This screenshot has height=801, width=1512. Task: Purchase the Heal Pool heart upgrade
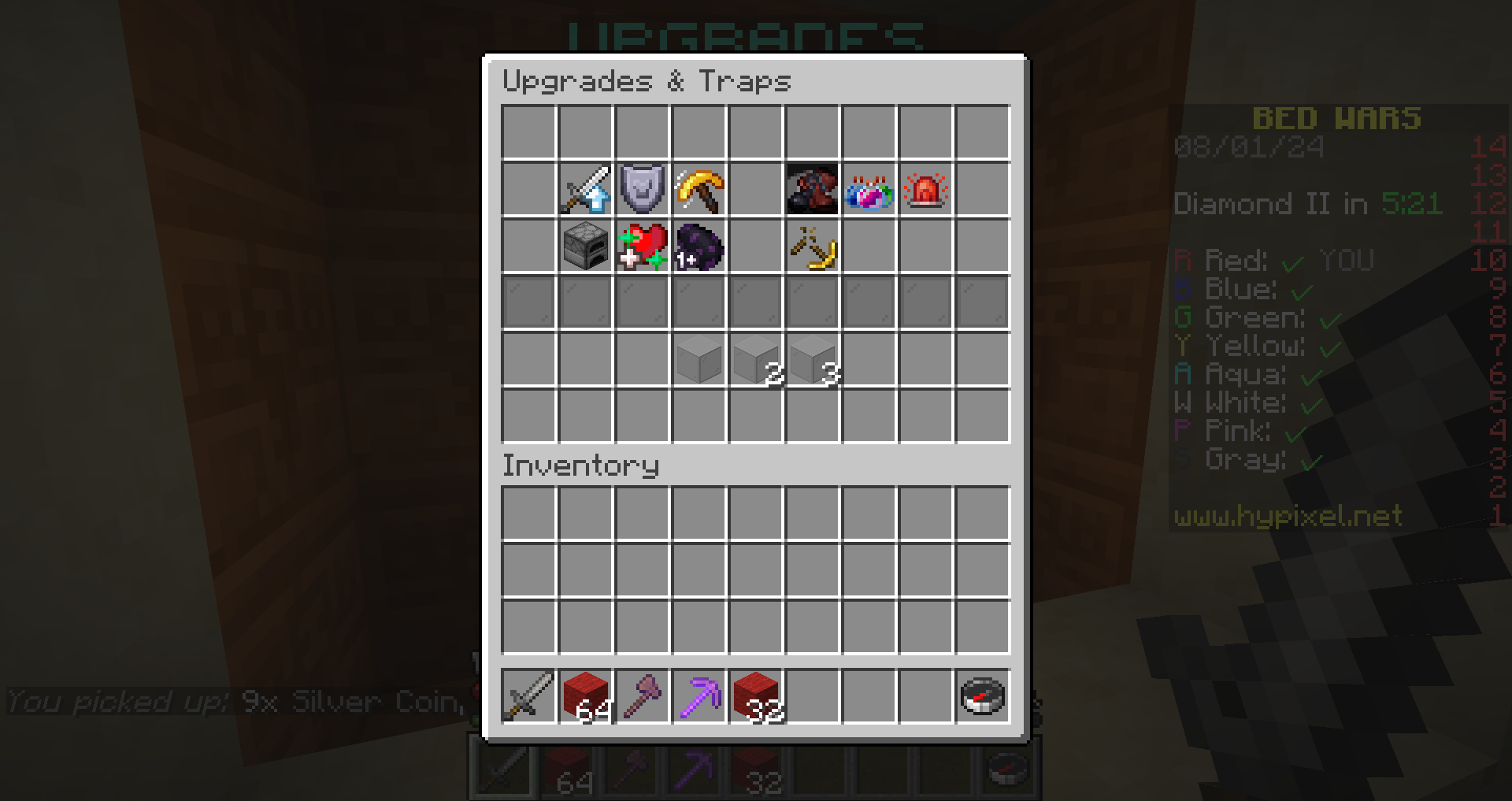642,249
